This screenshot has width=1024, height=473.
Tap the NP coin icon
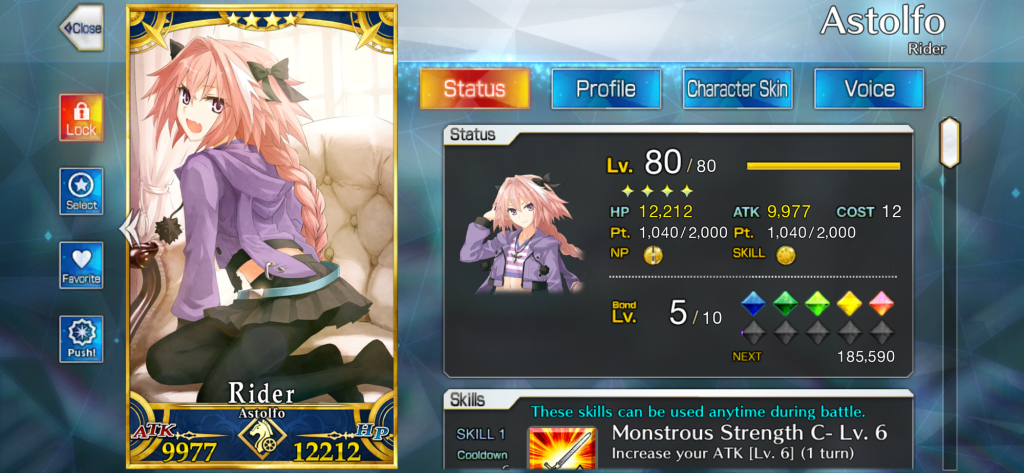653,255
